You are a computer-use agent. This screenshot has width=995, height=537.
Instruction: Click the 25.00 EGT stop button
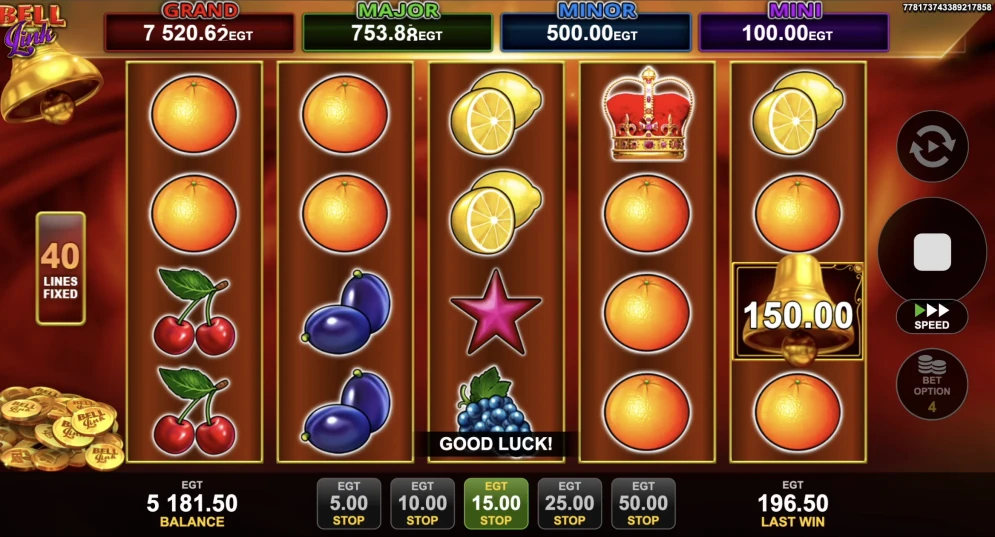[569, 503]
